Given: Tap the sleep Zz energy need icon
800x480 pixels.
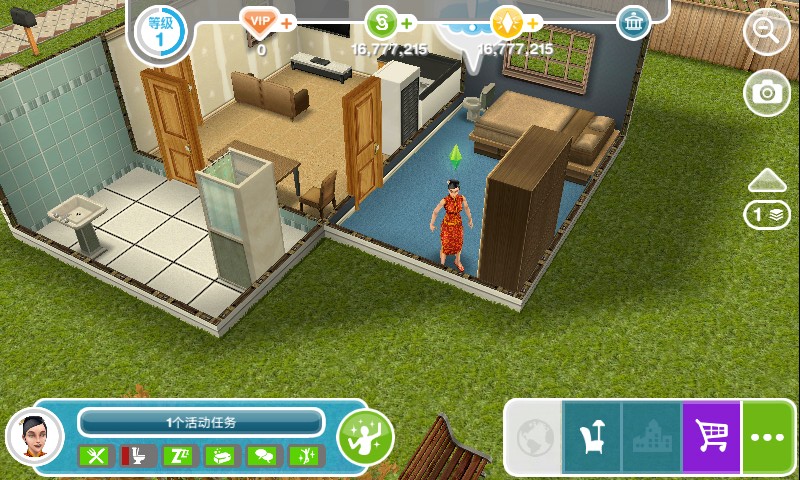Looking at the screenshot, I should tap(176, 456).
